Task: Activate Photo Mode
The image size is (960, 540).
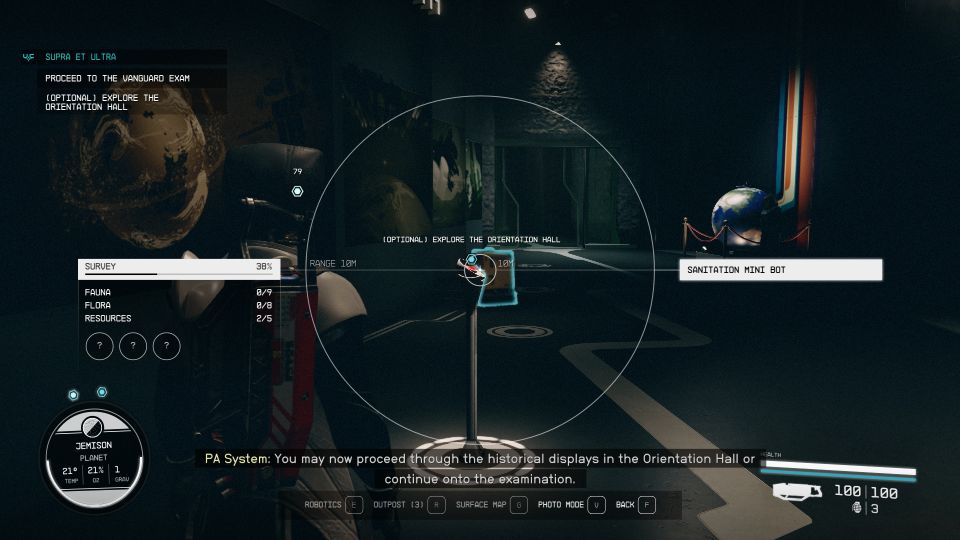Action: pyautogui.click(x=571, y=505)
